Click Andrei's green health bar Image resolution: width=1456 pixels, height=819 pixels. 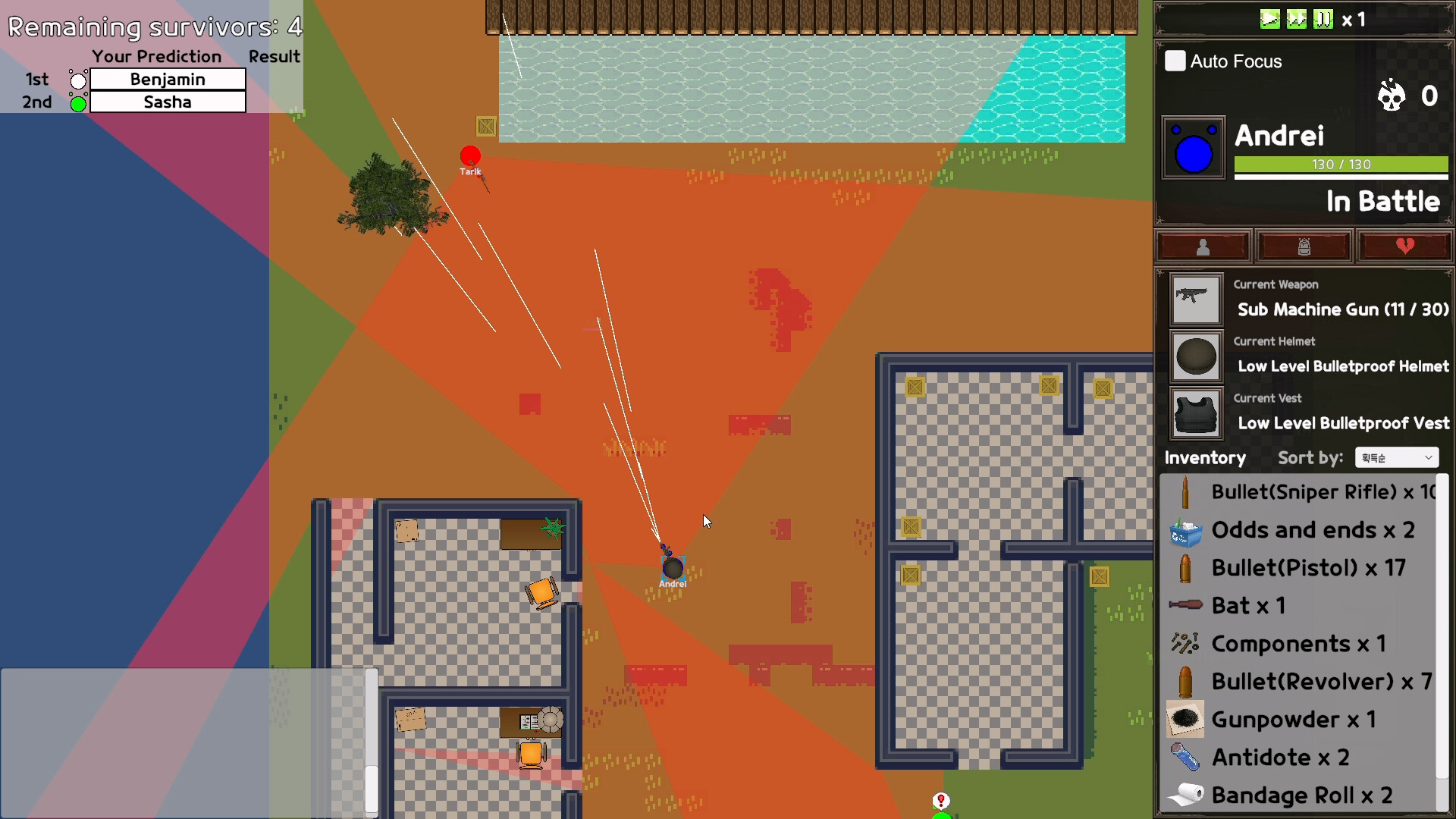pyautogui.click(x=1340, y=165)
